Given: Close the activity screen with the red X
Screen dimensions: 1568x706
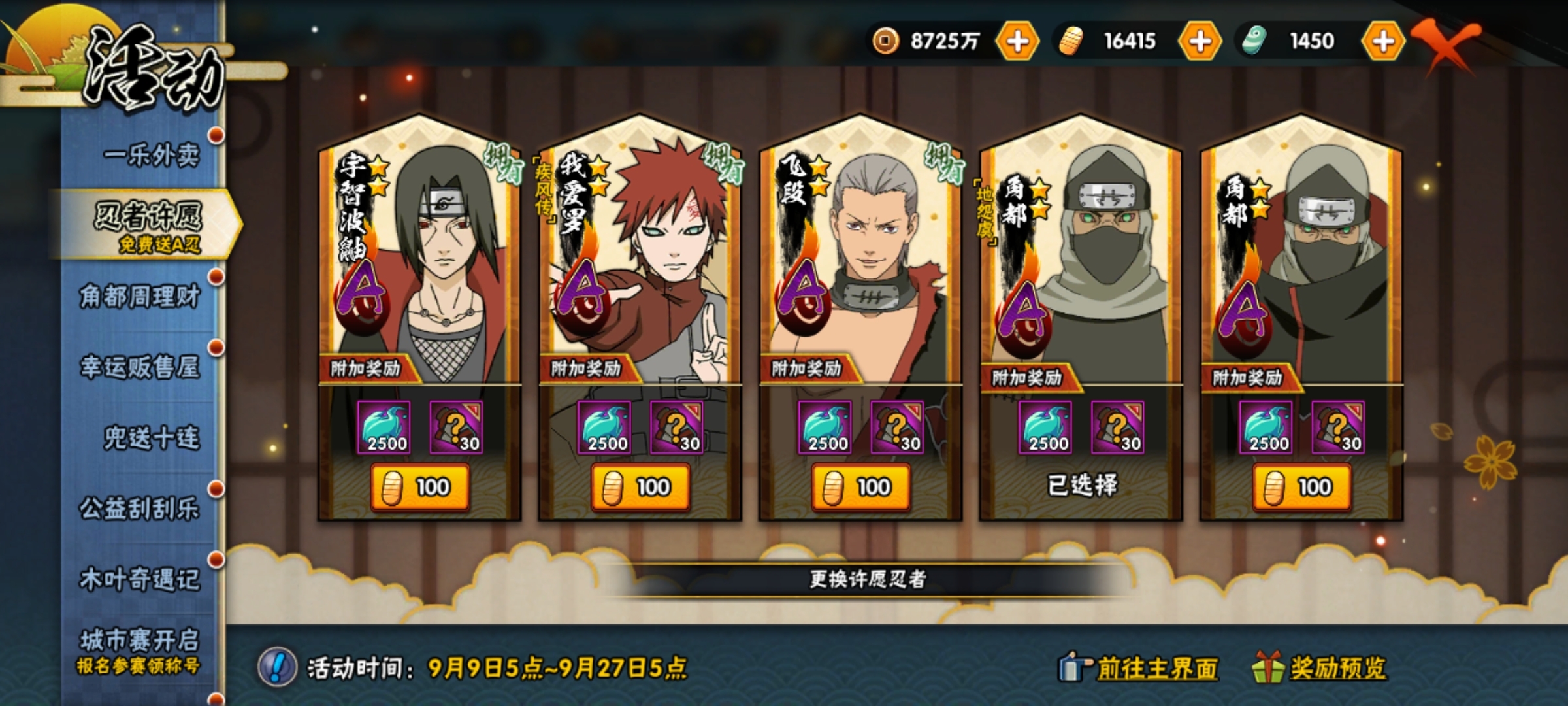Looking at the screenshot, I should click(1445, 43).
